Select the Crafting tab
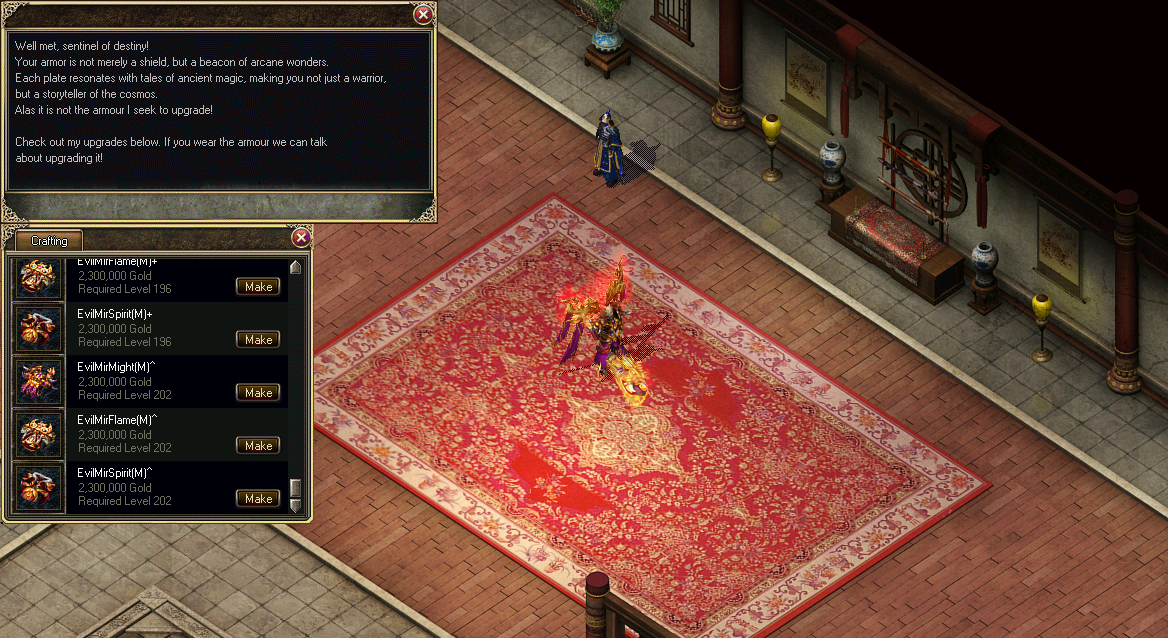This screenshot has width=1168, height=638. point(49,241)
